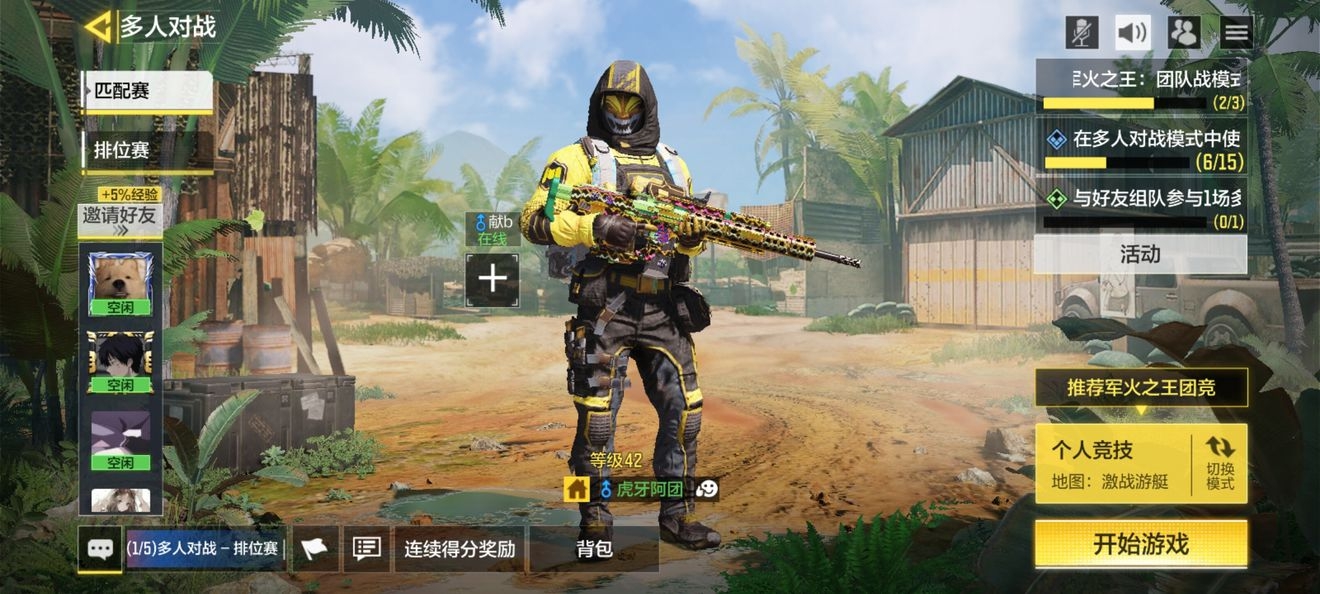Screen dimensions: 1320x594
Task: Start the match with 开始游戏
Action: pos(1141,544)
